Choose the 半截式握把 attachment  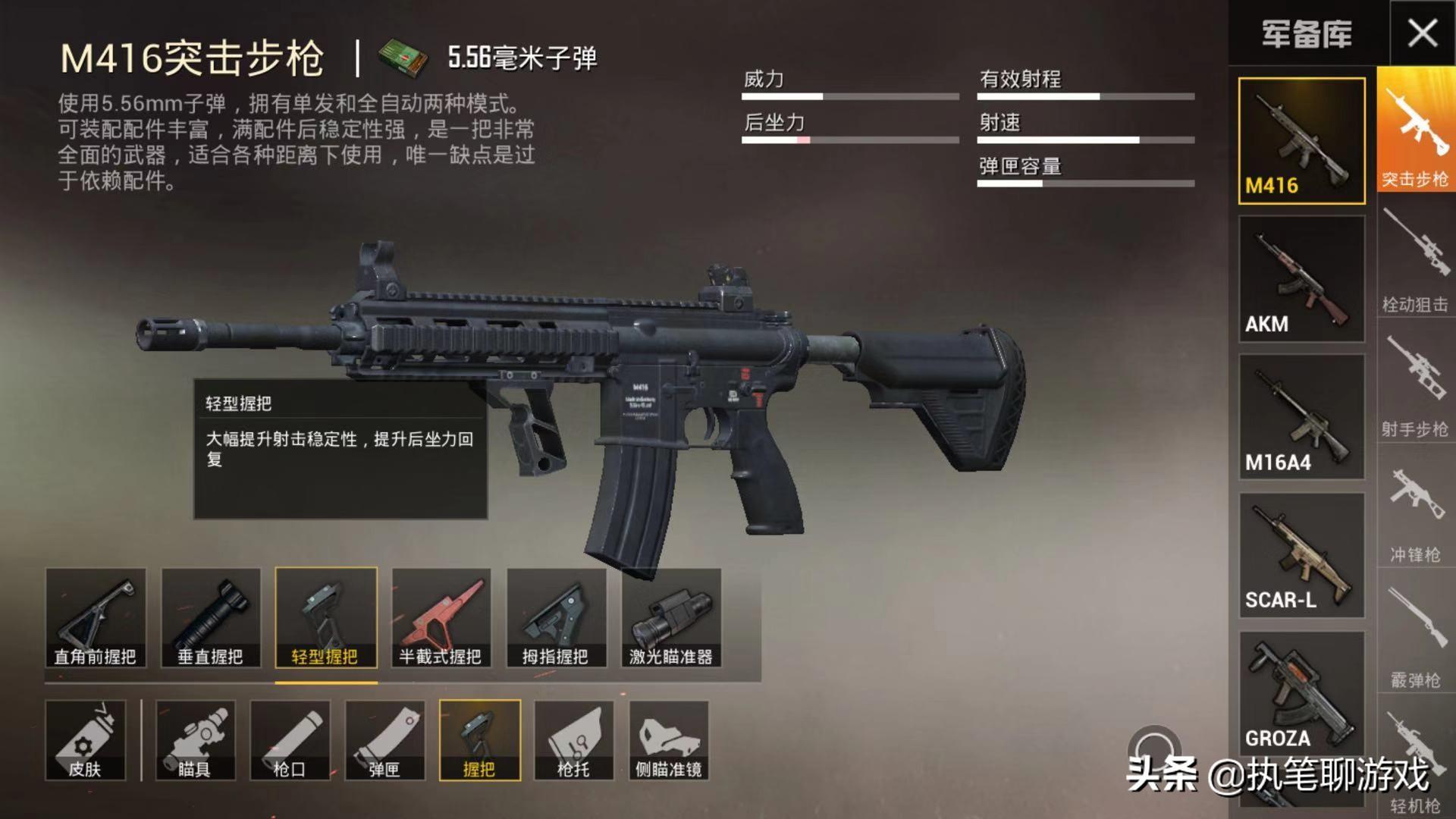pyautogui.click(x=442, y=618)
